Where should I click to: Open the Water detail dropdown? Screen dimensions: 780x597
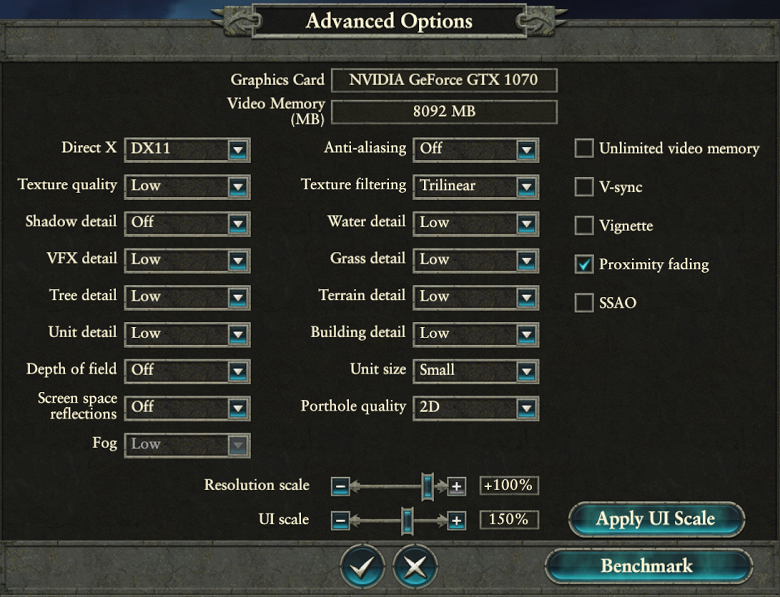475,222
